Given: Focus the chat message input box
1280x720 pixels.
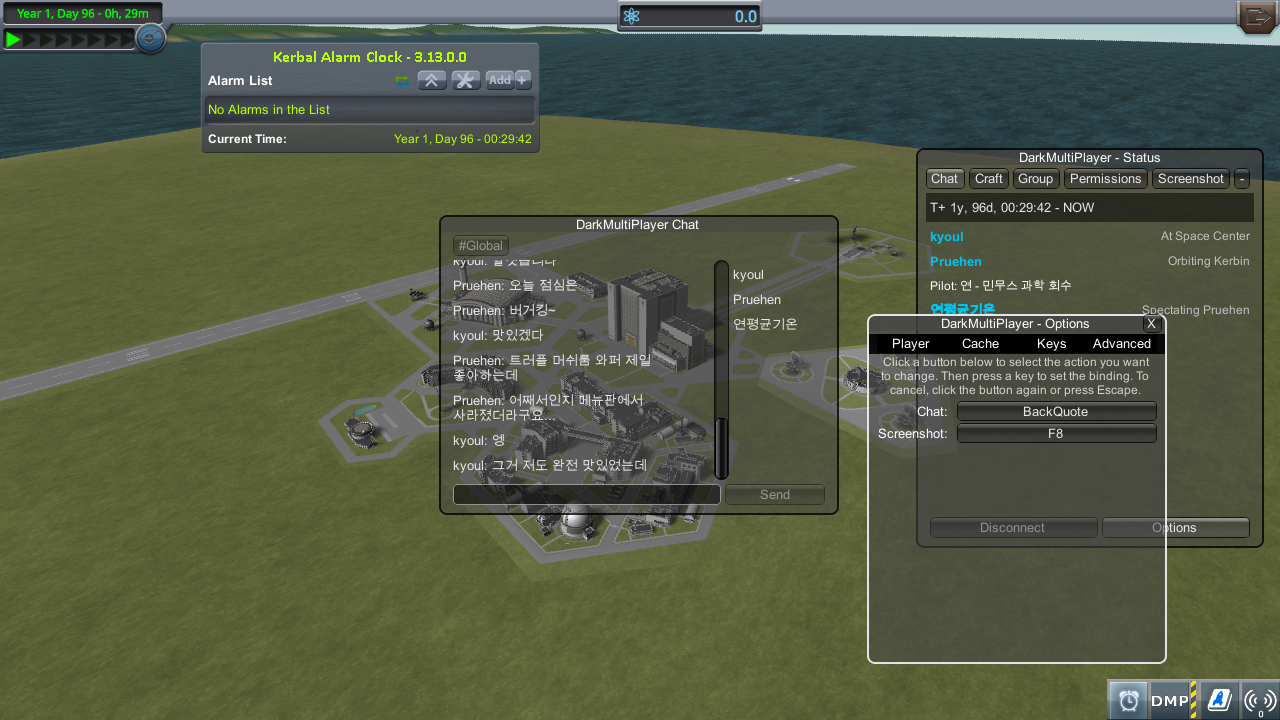Looking at the screenshot, I should (x=586, y=495).
